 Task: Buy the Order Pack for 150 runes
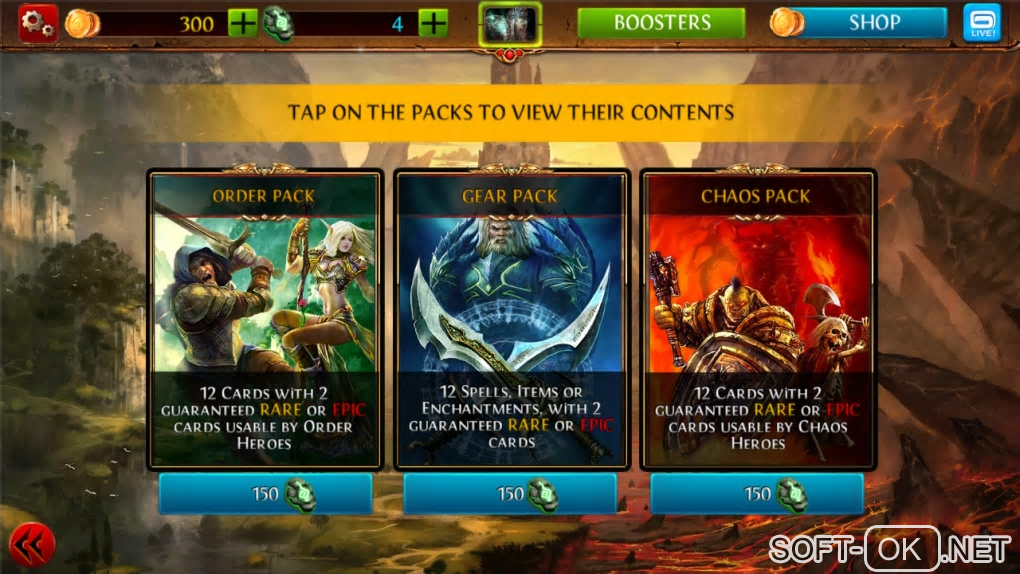265,494
